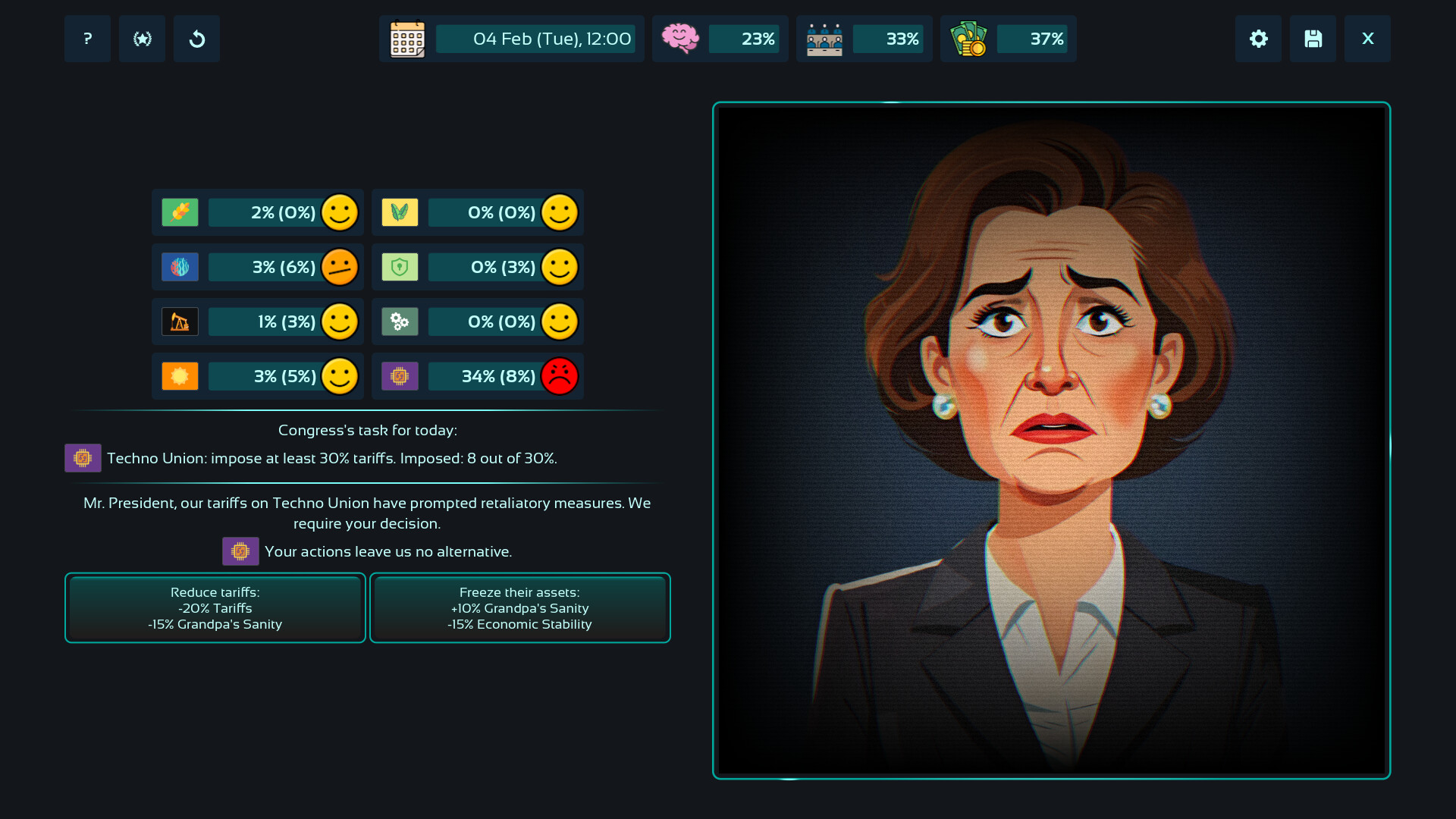Viewport: 1456px width, 819px height.
Task: Open the settings gear menu
Action: (x=1258, y=39)
